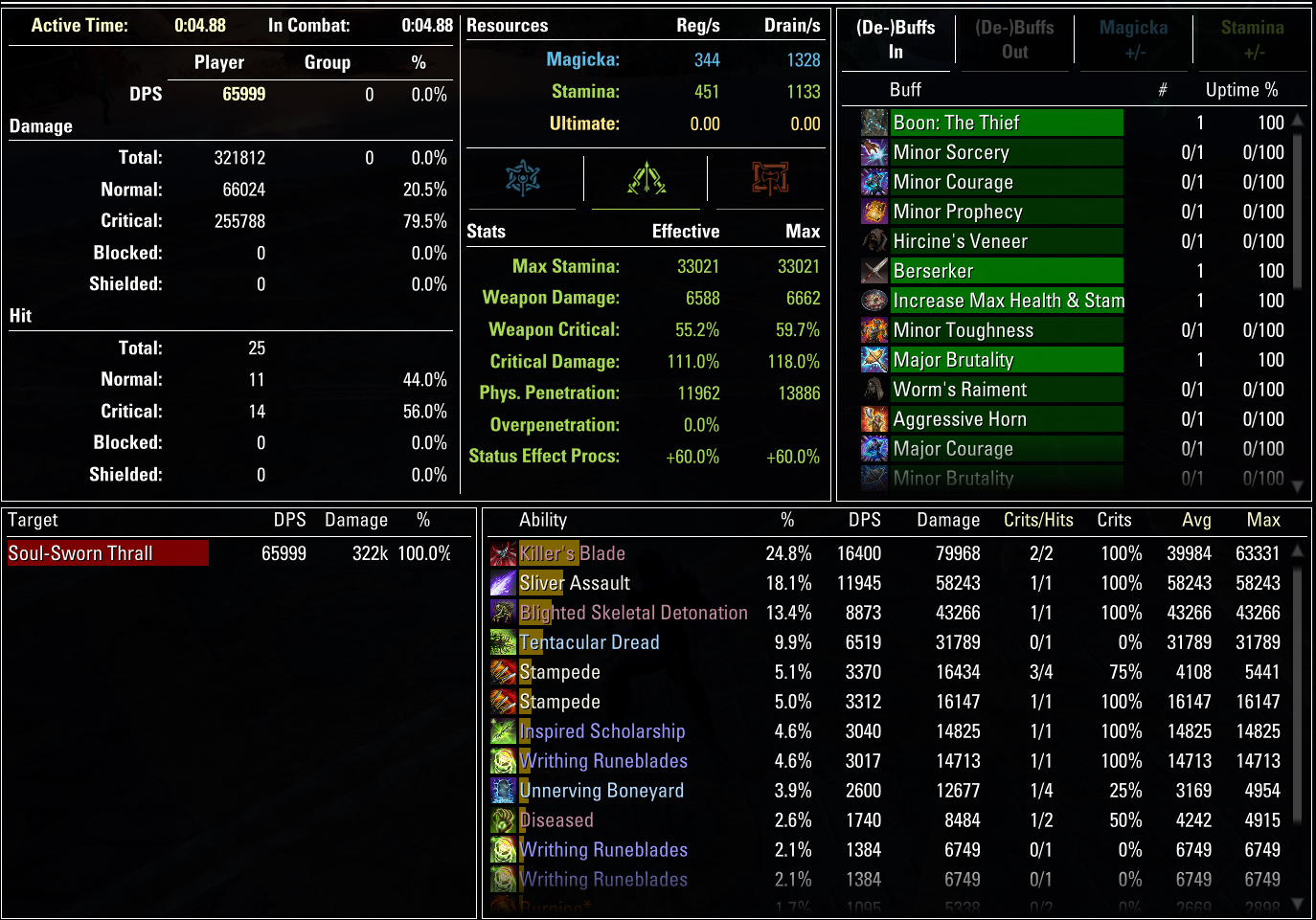Select the Soul-Sworn Thrall target entry

tap(106, 552)
